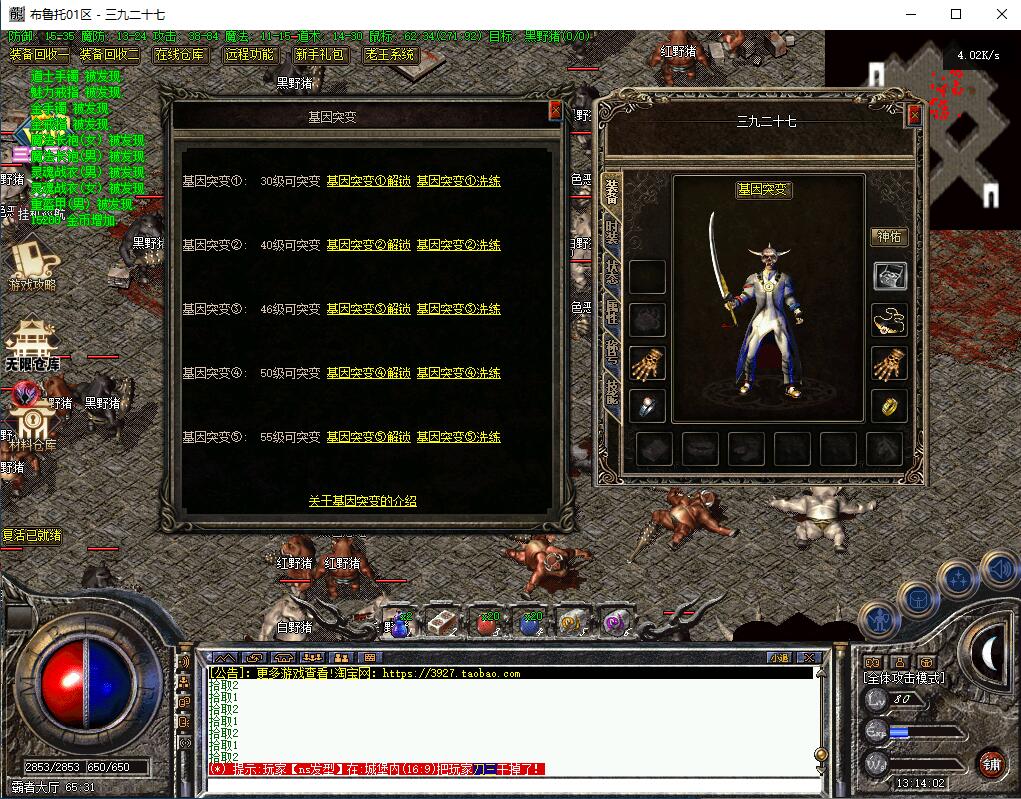This screenshot has width=1021, height=799.
Task: Click the 基因突变⑤洗练 refine link
Action: coord(458,437)
